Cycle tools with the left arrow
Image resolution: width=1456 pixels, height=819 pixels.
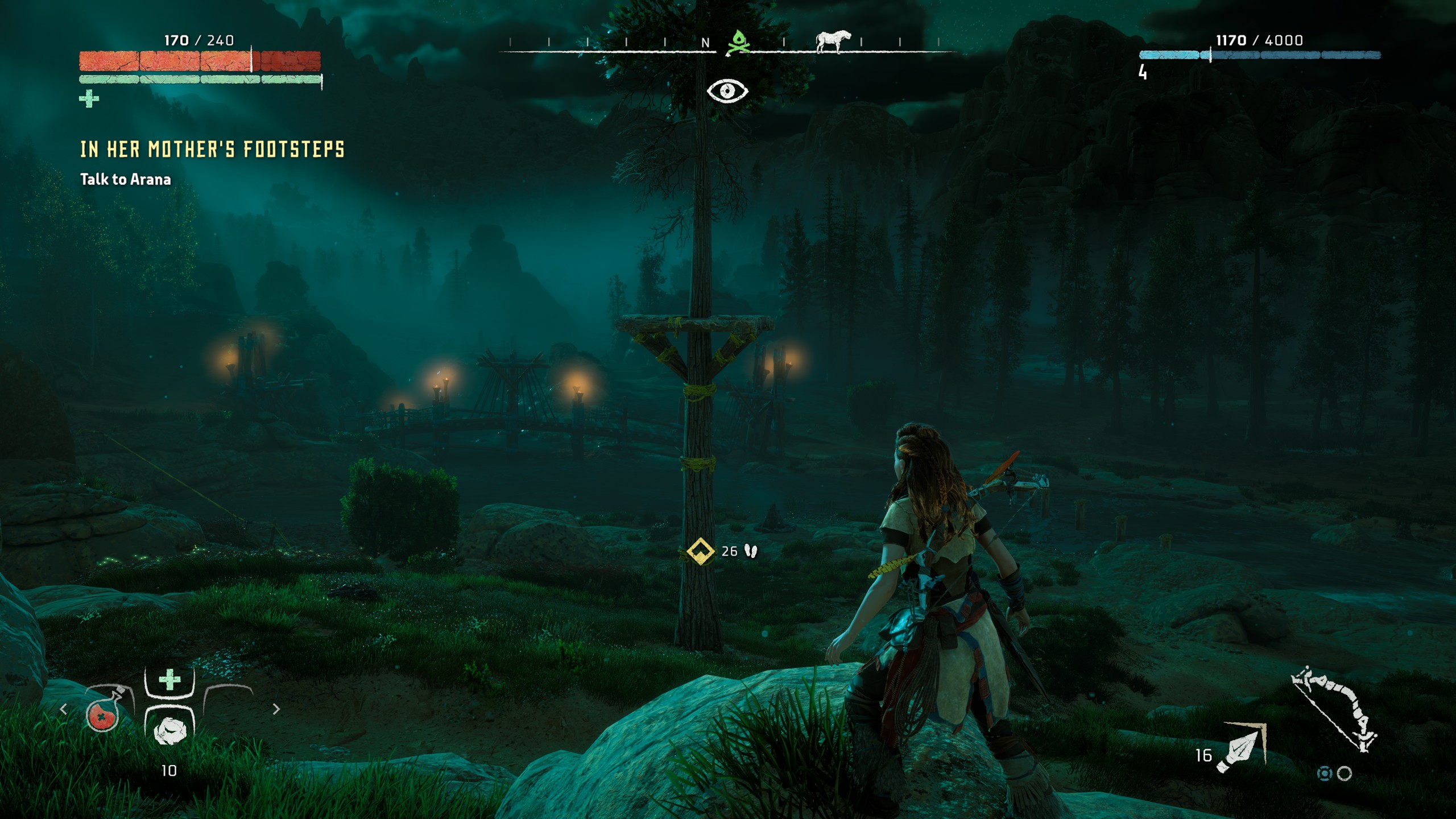pyautogui.click(x=64, y=709)
